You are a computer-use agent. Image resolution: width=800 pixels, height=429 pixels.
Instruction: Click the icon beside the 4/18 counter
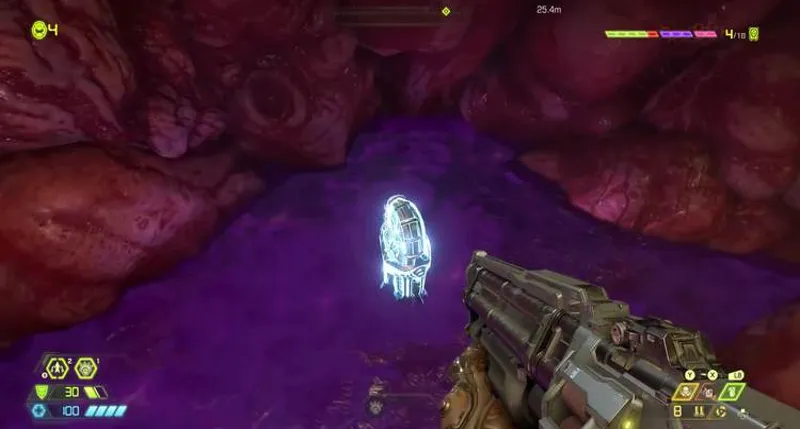(x=755, y=34)
